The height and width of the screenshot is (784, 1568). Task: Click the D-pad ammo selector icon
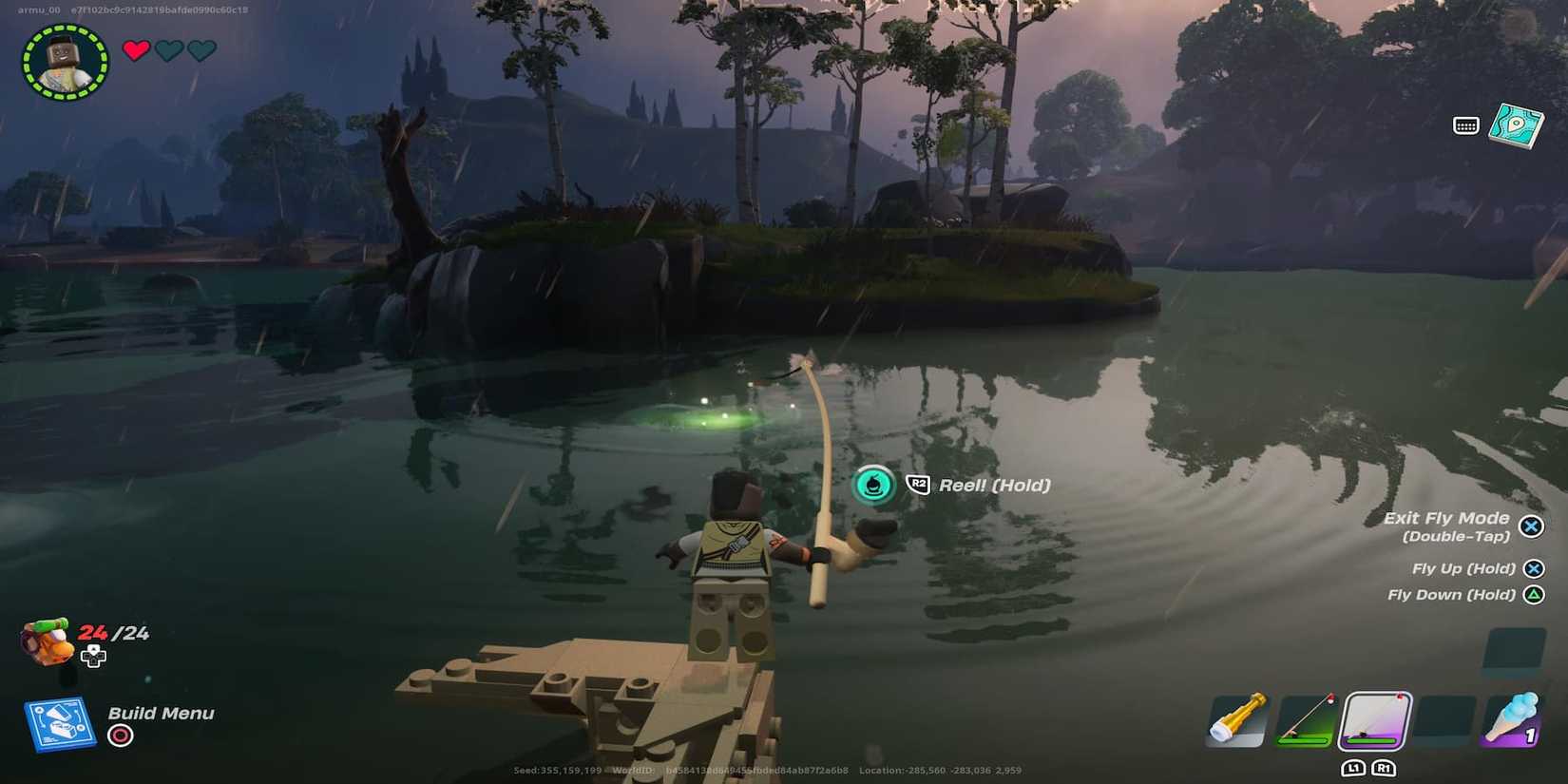point(94,656)
